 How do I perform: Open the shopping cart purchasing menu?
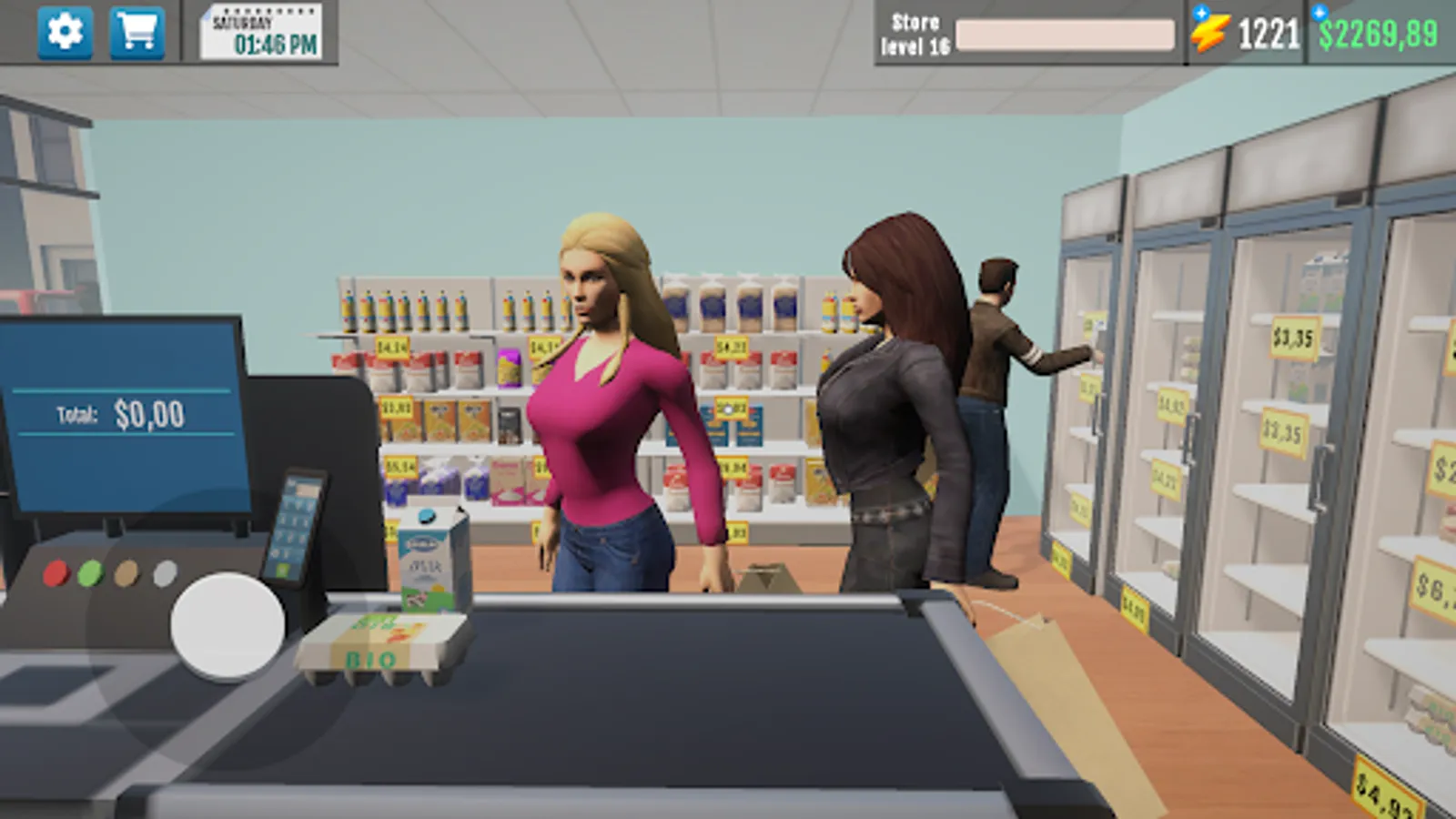[135, 30]
